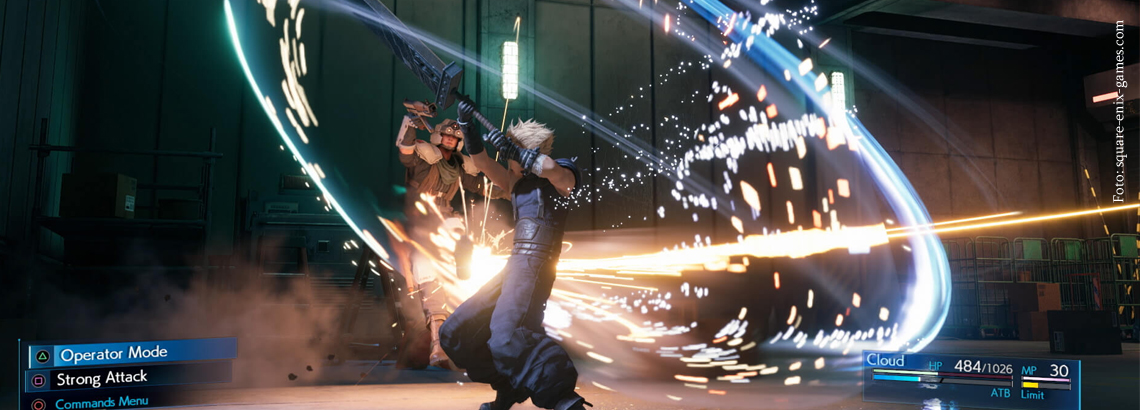Select the Operator Mode command

click(113, 354)
